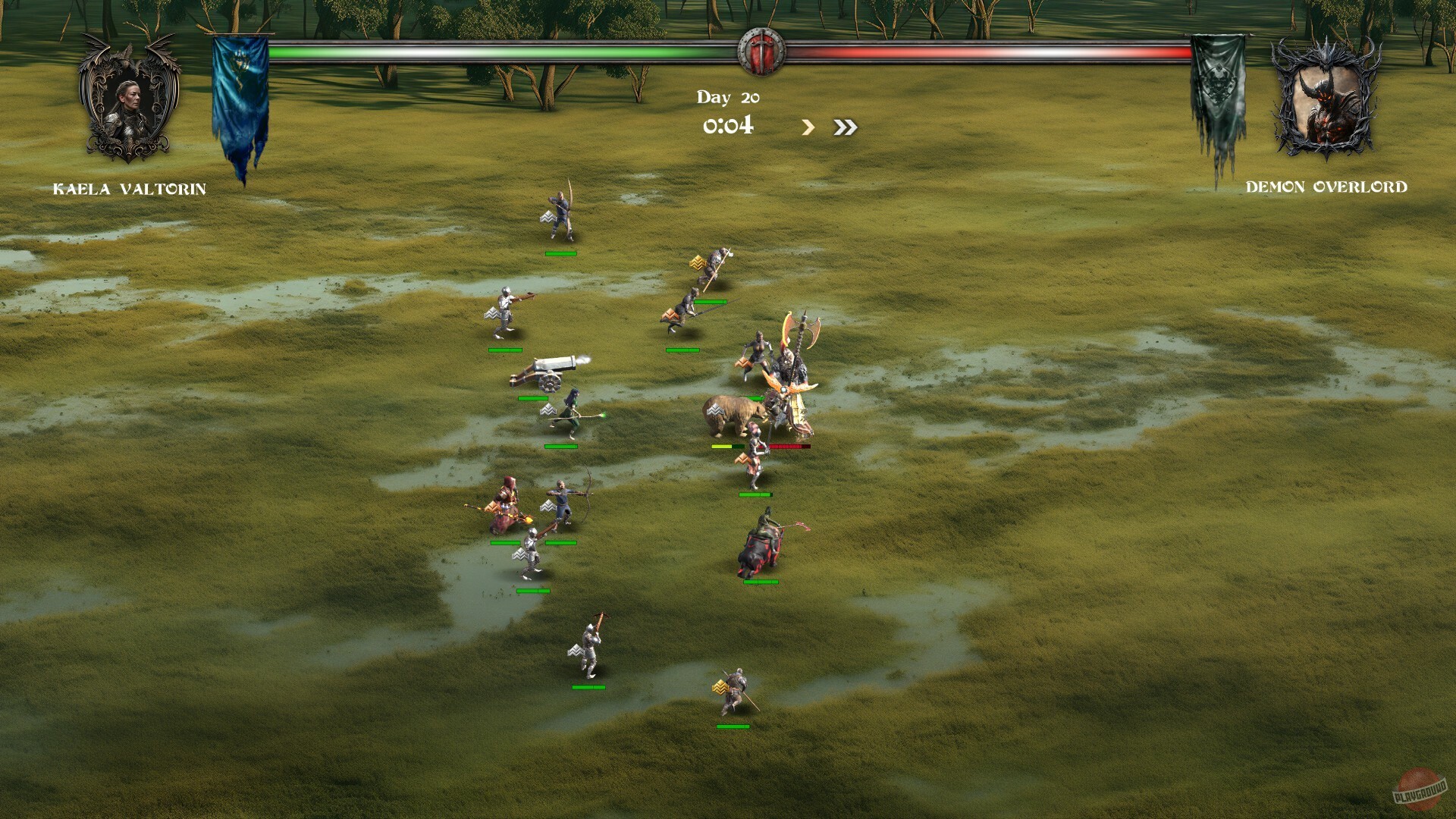Screen dimensions: 1456x819
Task: Enable fast-forward double-arrow speed
Action: tap(846, 127)
